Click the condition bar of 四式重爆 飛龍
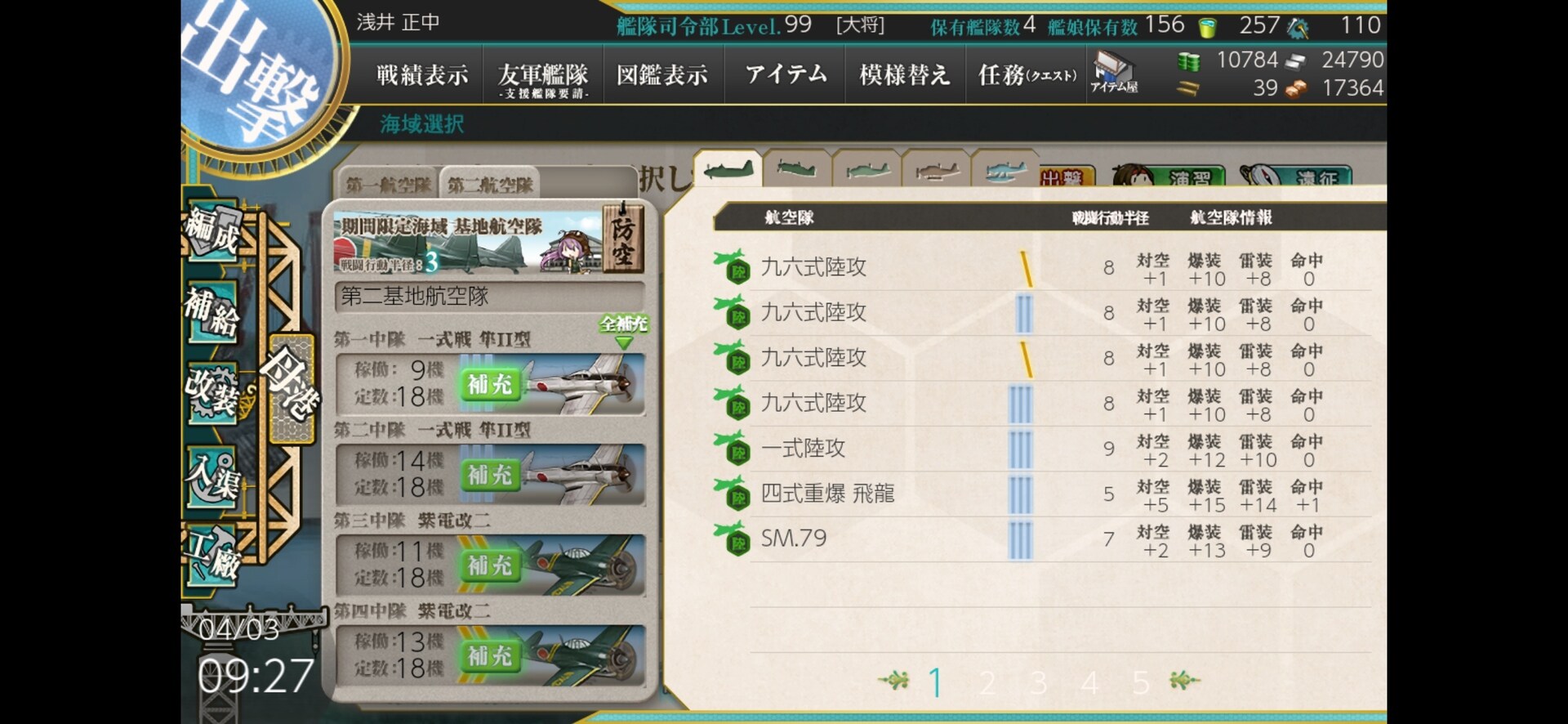 tap(1019, 494)
